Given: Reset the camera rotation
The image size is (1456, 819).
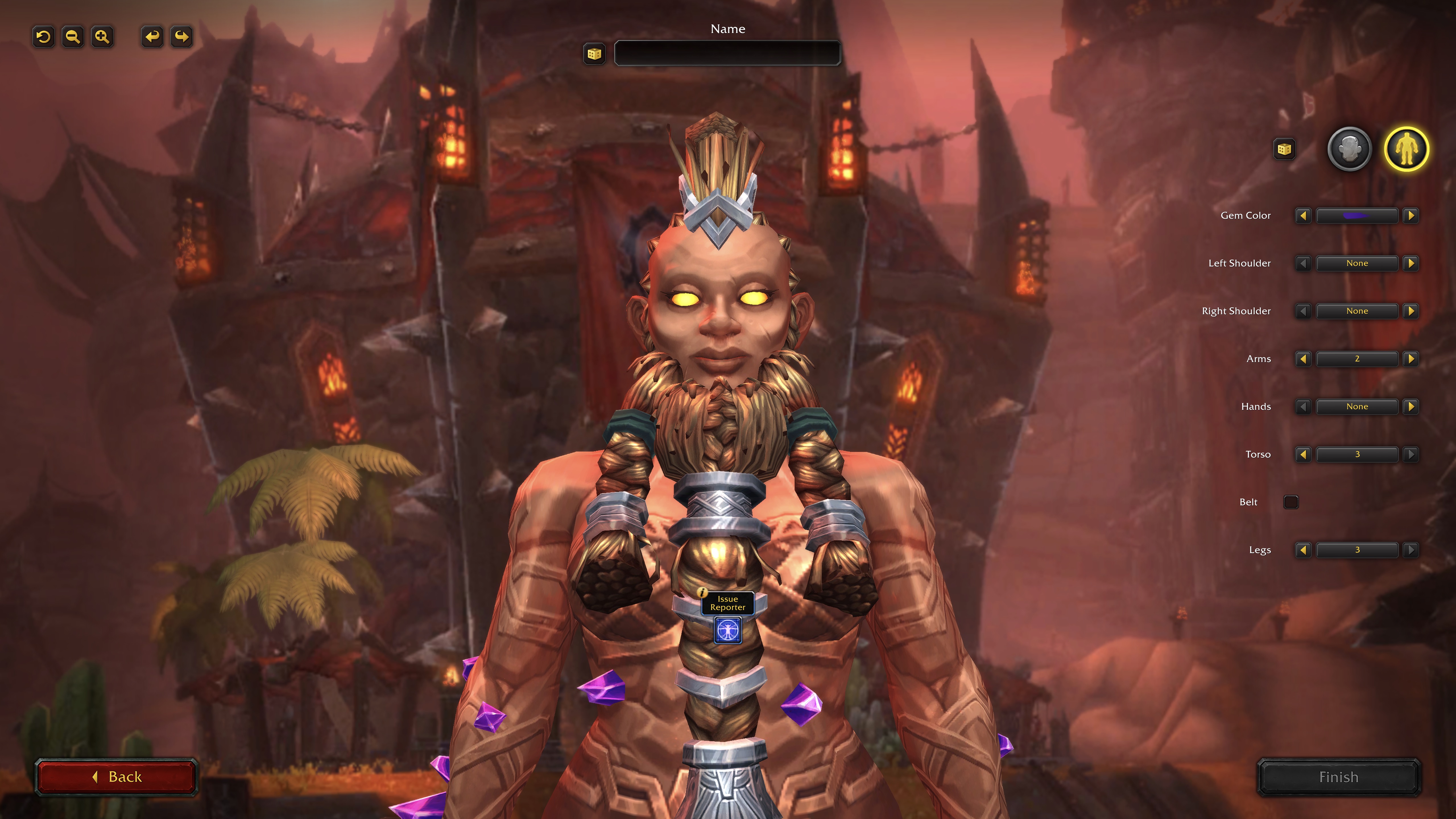Looking at the screenshot, I should point(44,37).
